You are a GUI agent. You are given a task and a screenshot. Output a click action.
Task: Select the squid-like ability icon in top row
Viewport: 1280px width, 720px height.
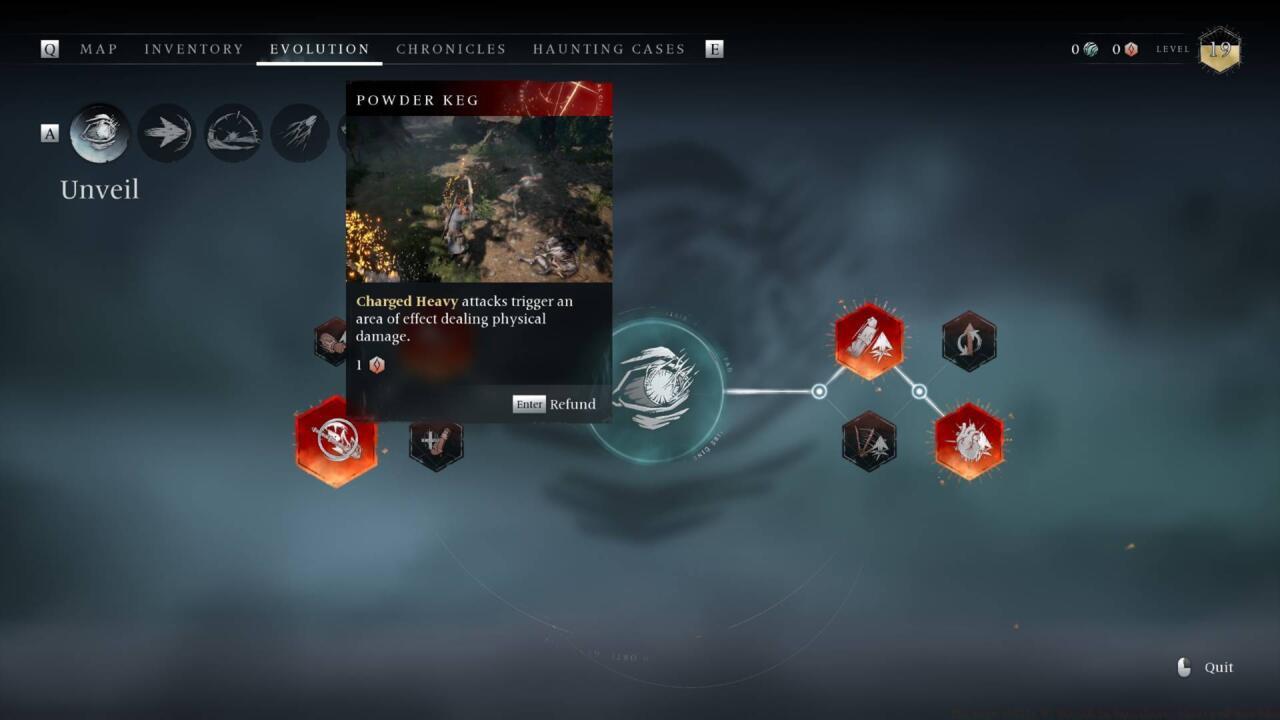tap(300, 132)
